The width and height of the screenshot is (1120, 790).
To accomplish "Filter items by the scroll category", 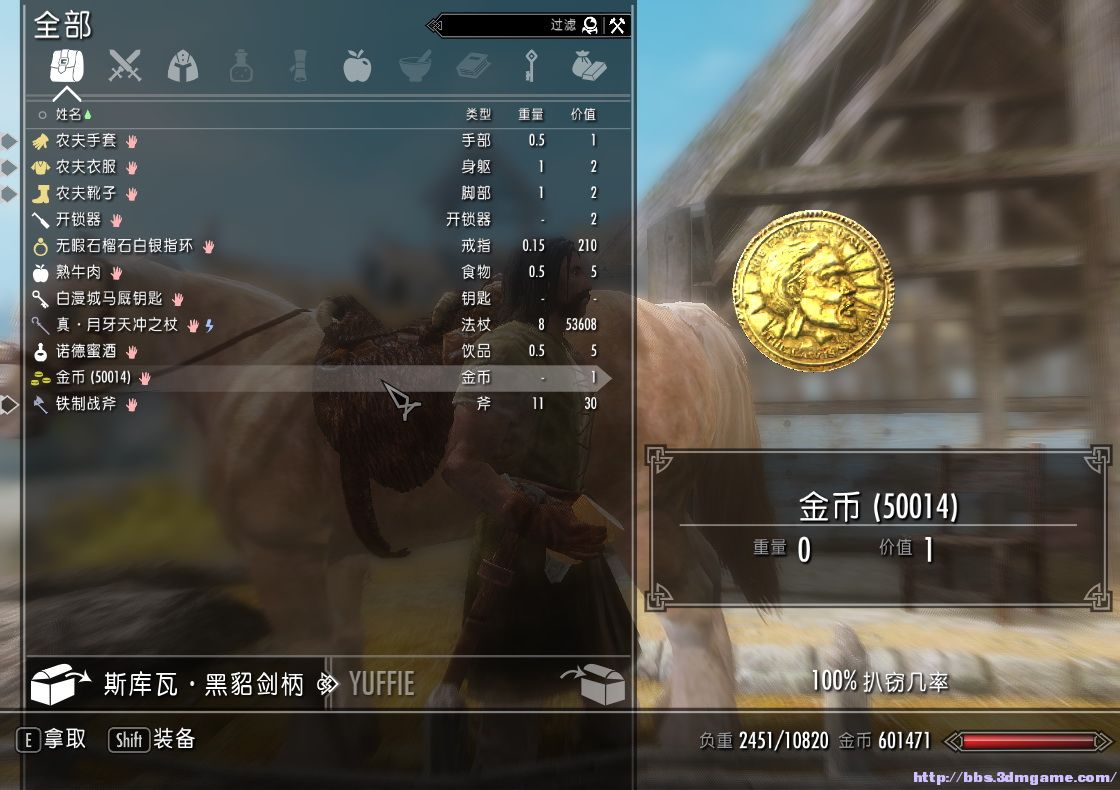I will [x=298, y=65].
